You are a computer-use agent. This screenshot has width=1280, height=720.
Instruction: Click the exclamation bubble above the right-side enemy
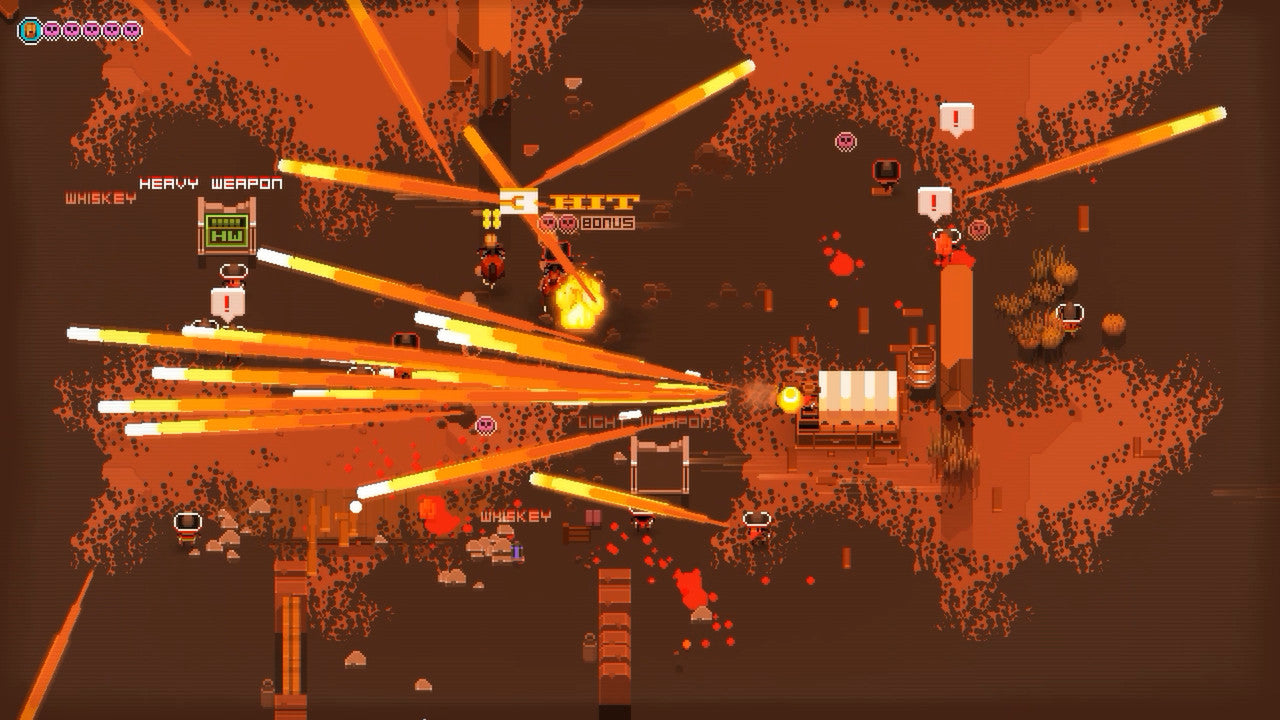point(934,201)
